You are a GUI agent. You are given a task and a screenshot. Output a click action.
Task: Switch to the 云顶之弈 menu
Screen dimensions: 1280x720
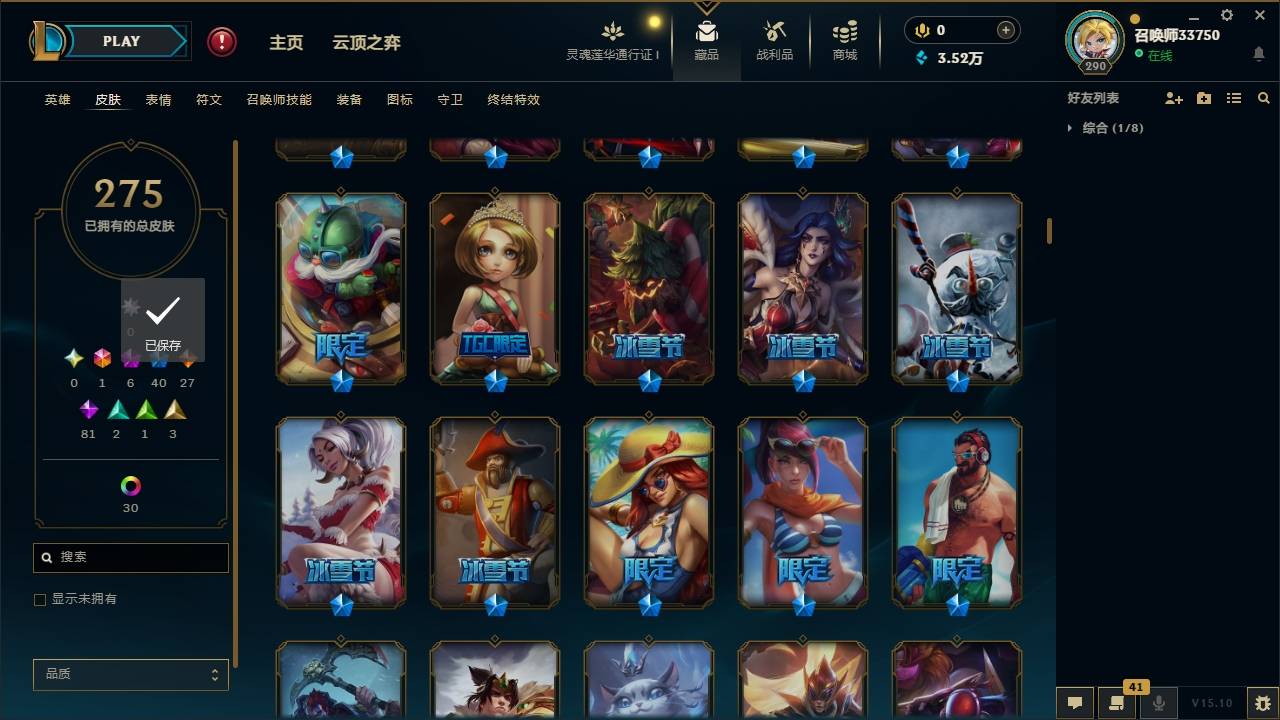click(366, 42)
